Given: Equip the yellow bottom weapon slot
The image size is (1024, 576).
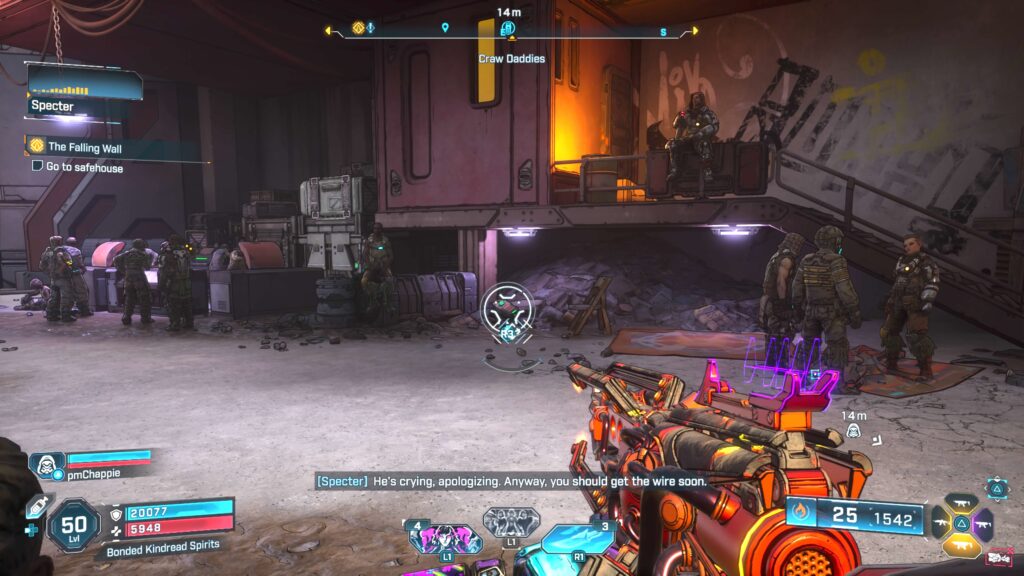Looking at the screenshot, I should click(x=961, y=546).
